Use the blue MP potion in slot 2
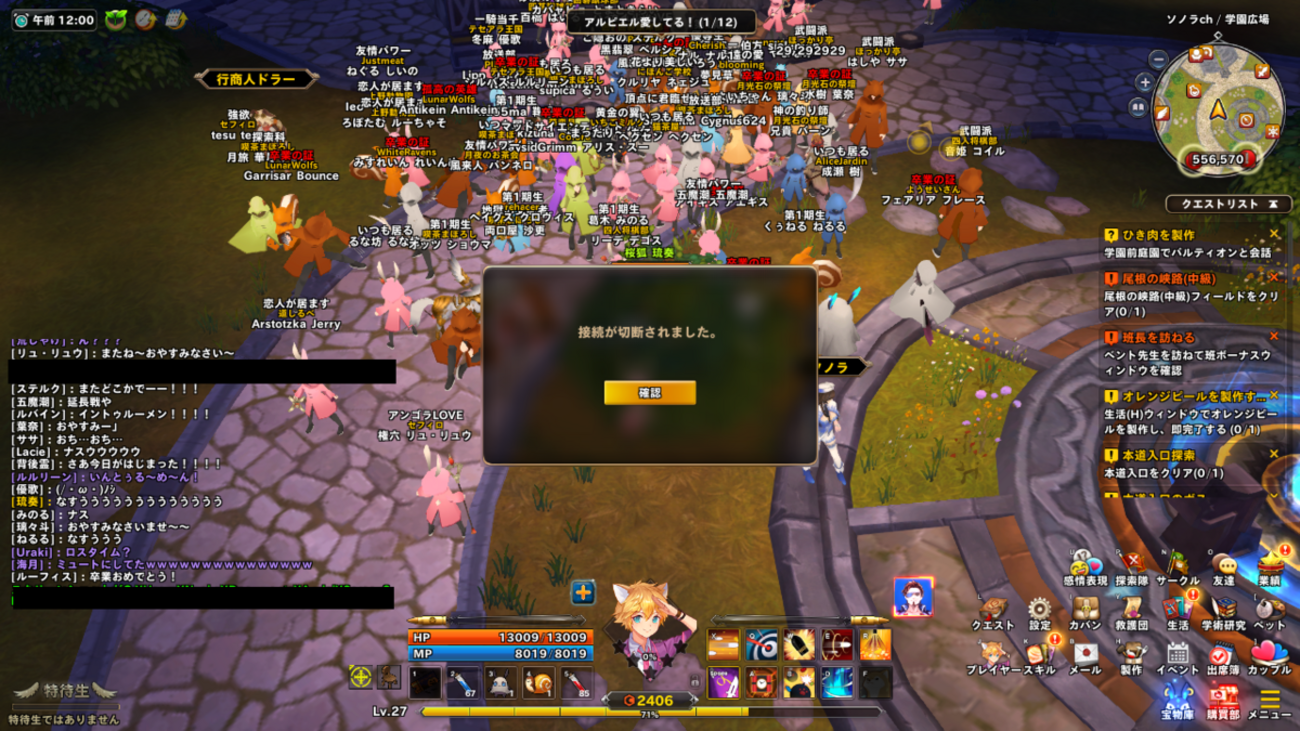 point(462,682)
